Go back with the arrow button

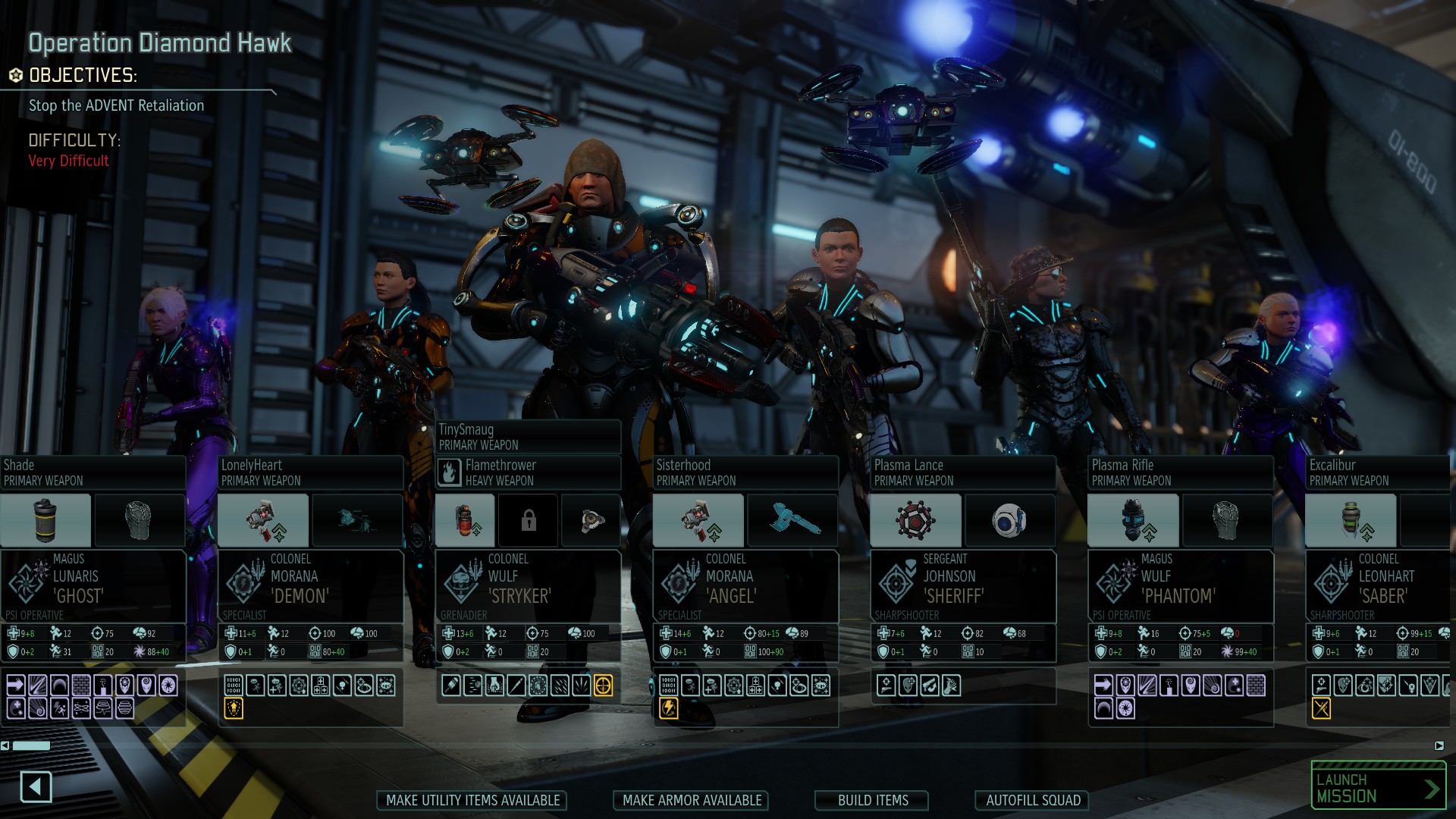coord(36,786)
